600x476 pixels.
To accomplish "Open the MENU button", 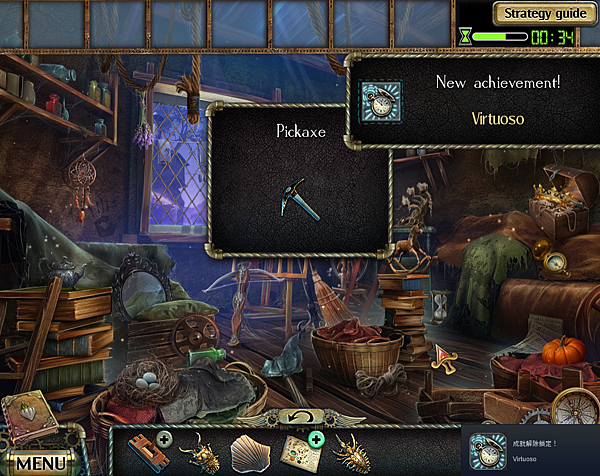I will point(41,463).
